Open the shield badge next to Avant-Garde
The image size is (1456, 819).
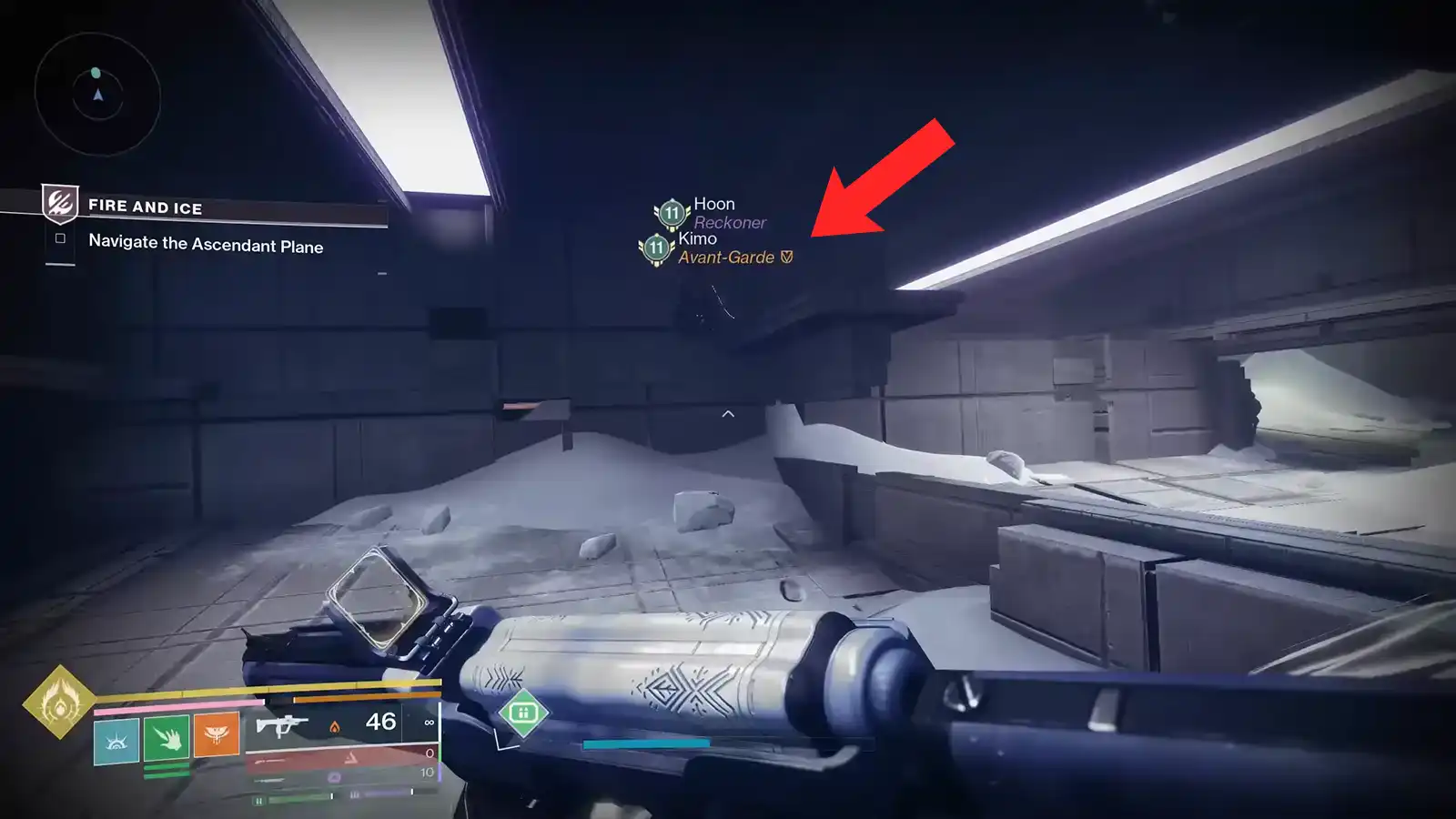click(788, 258)
